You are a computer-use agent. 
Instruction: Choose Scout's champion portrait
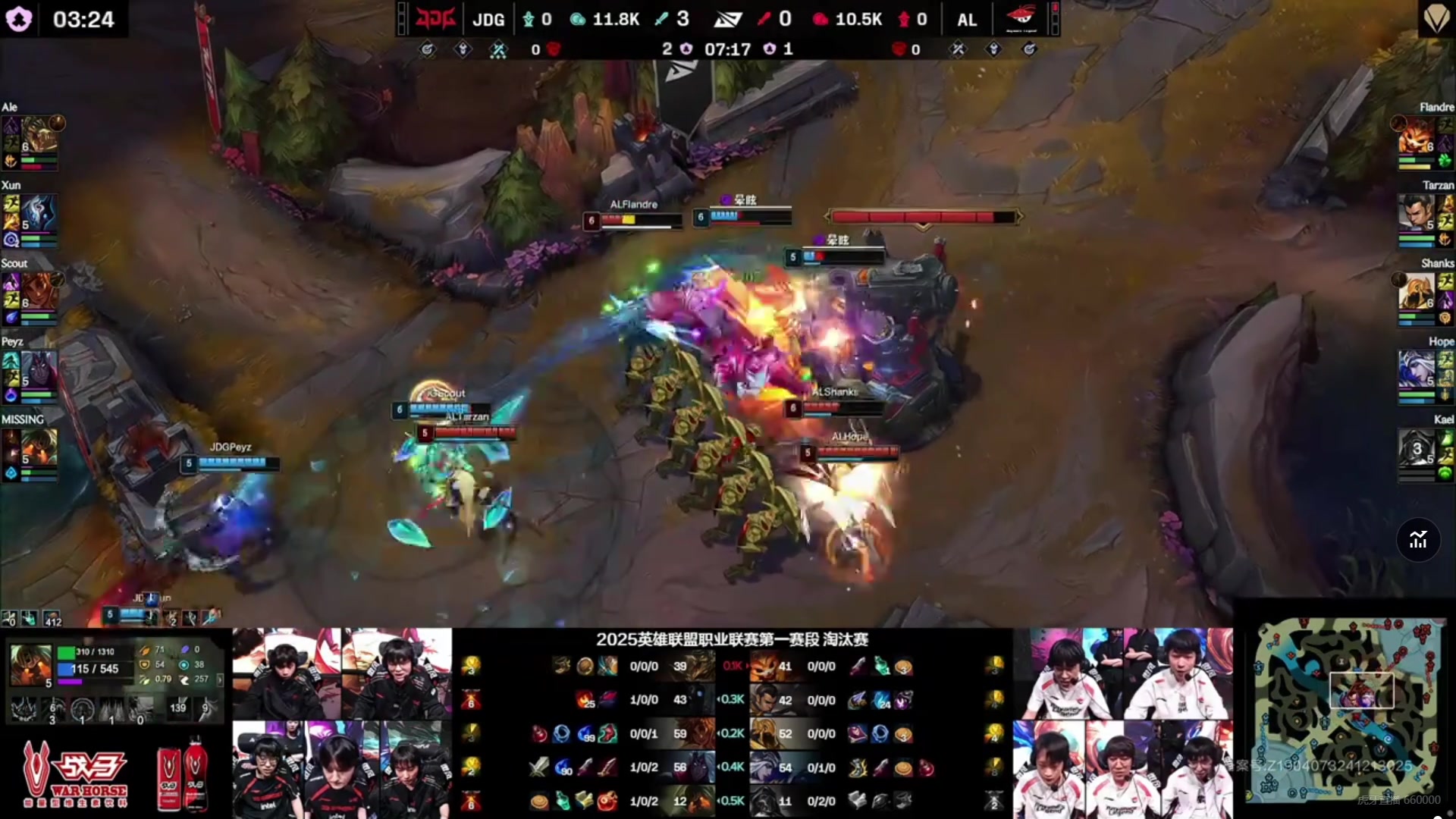39,291
